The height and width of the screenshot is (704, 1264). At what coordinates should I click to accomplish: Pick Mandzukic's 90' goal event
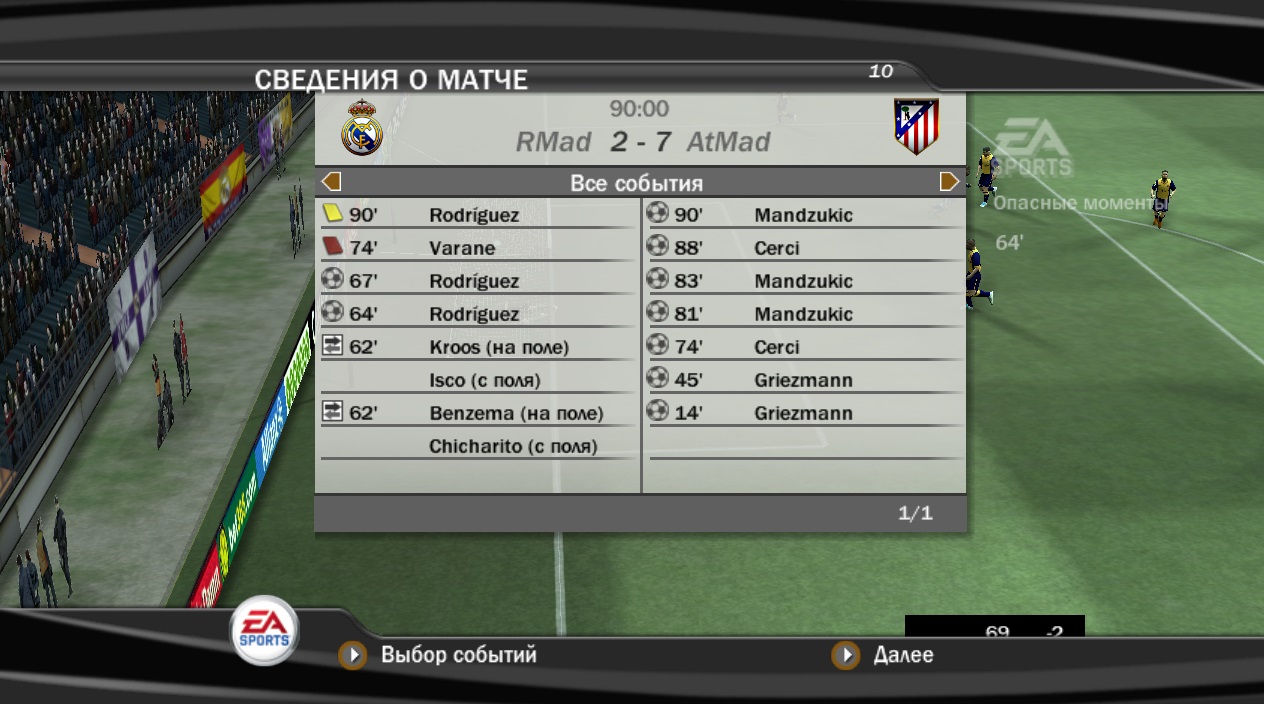[803, 215]
